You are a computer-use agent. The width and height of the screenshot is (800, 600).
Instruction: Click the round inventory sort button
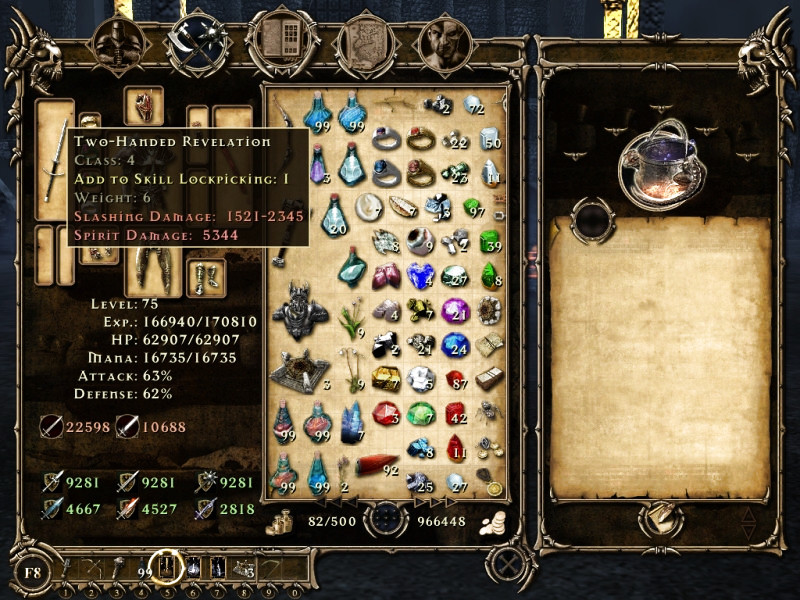pos(383,520)
